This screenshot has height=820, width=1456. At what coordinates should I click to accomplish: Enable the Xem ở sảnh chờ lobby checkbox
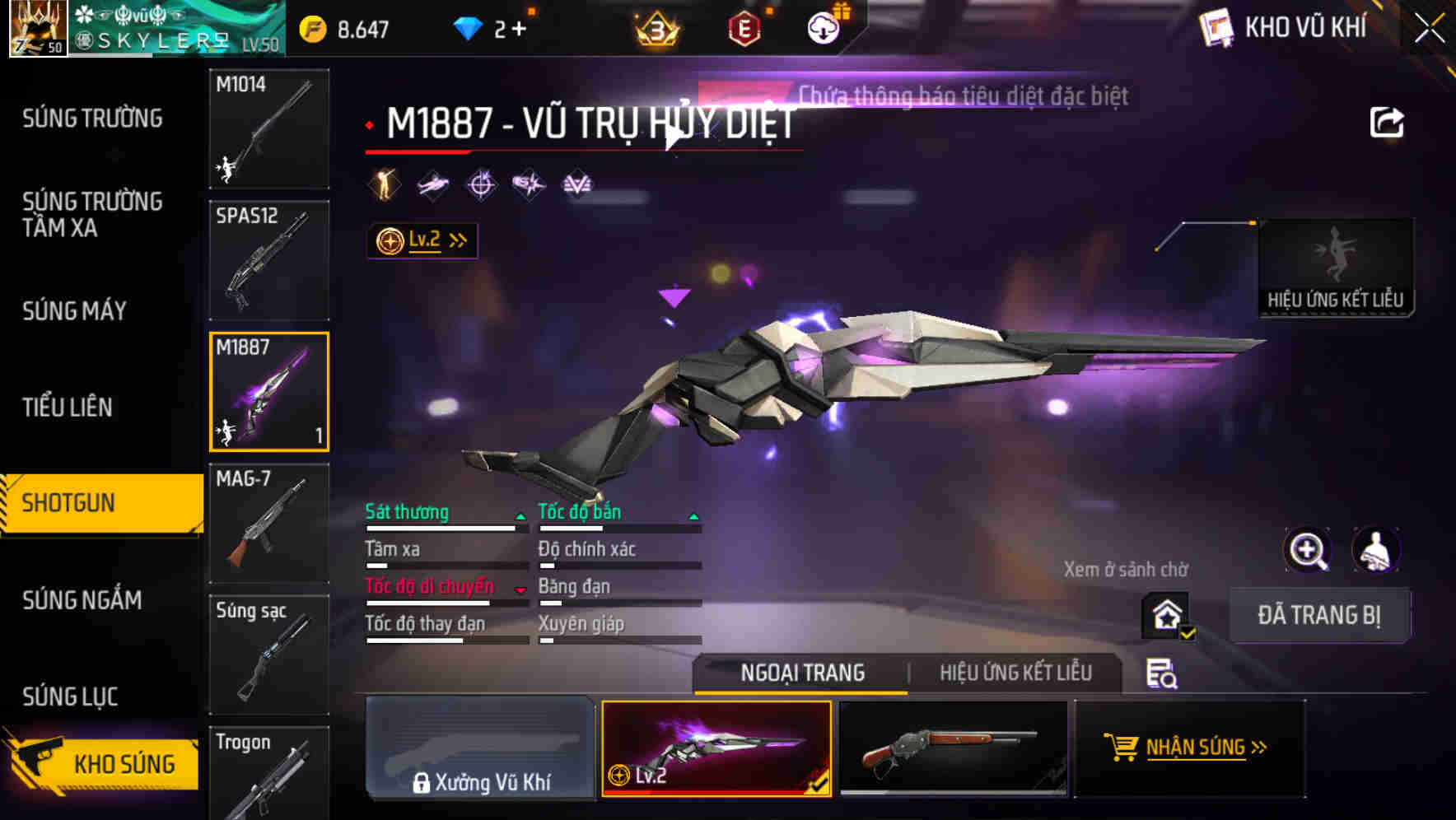tap(1164, 615)
